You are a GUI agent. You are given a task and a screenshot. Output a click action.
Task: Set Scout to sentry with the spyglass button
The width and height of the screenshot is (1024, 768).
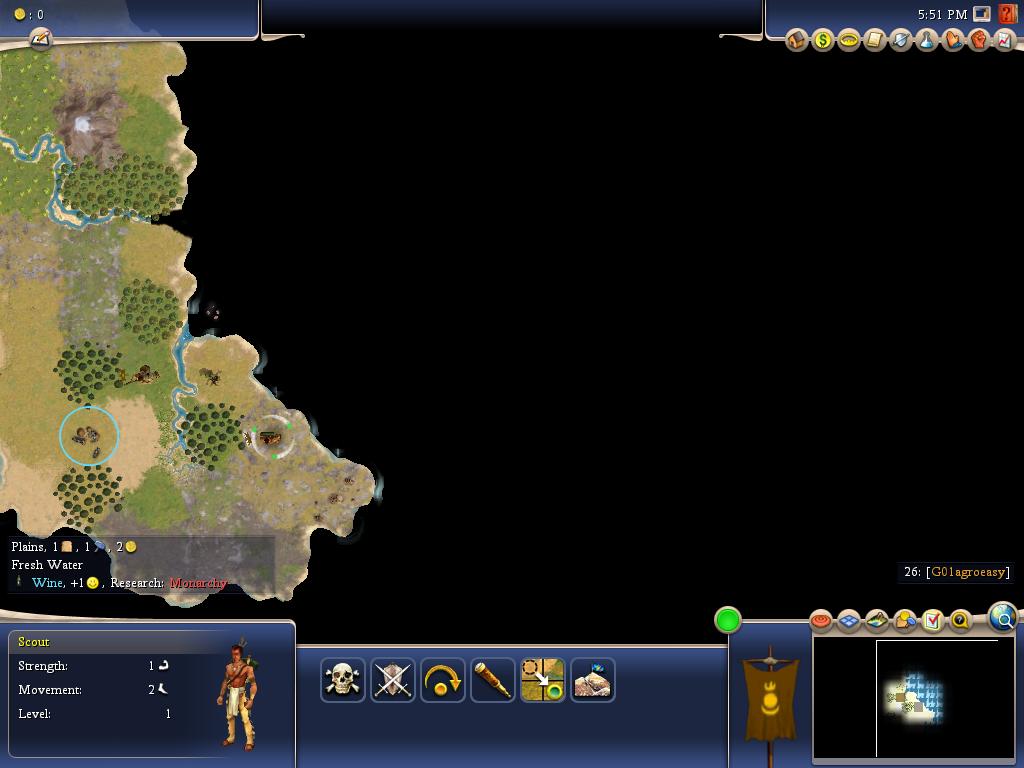coord(493,680)
